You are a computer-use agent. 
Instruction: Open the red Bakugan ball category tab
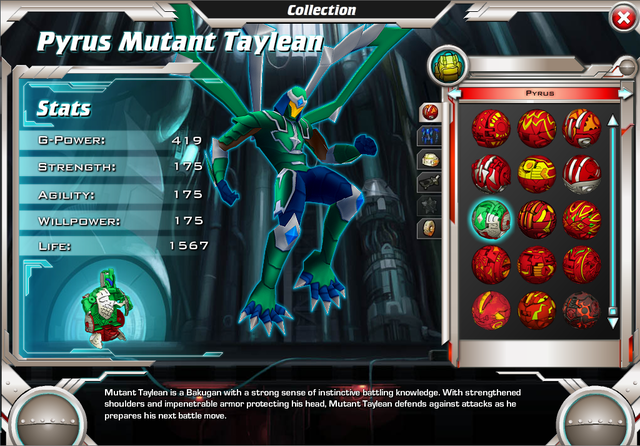point(429,110)
